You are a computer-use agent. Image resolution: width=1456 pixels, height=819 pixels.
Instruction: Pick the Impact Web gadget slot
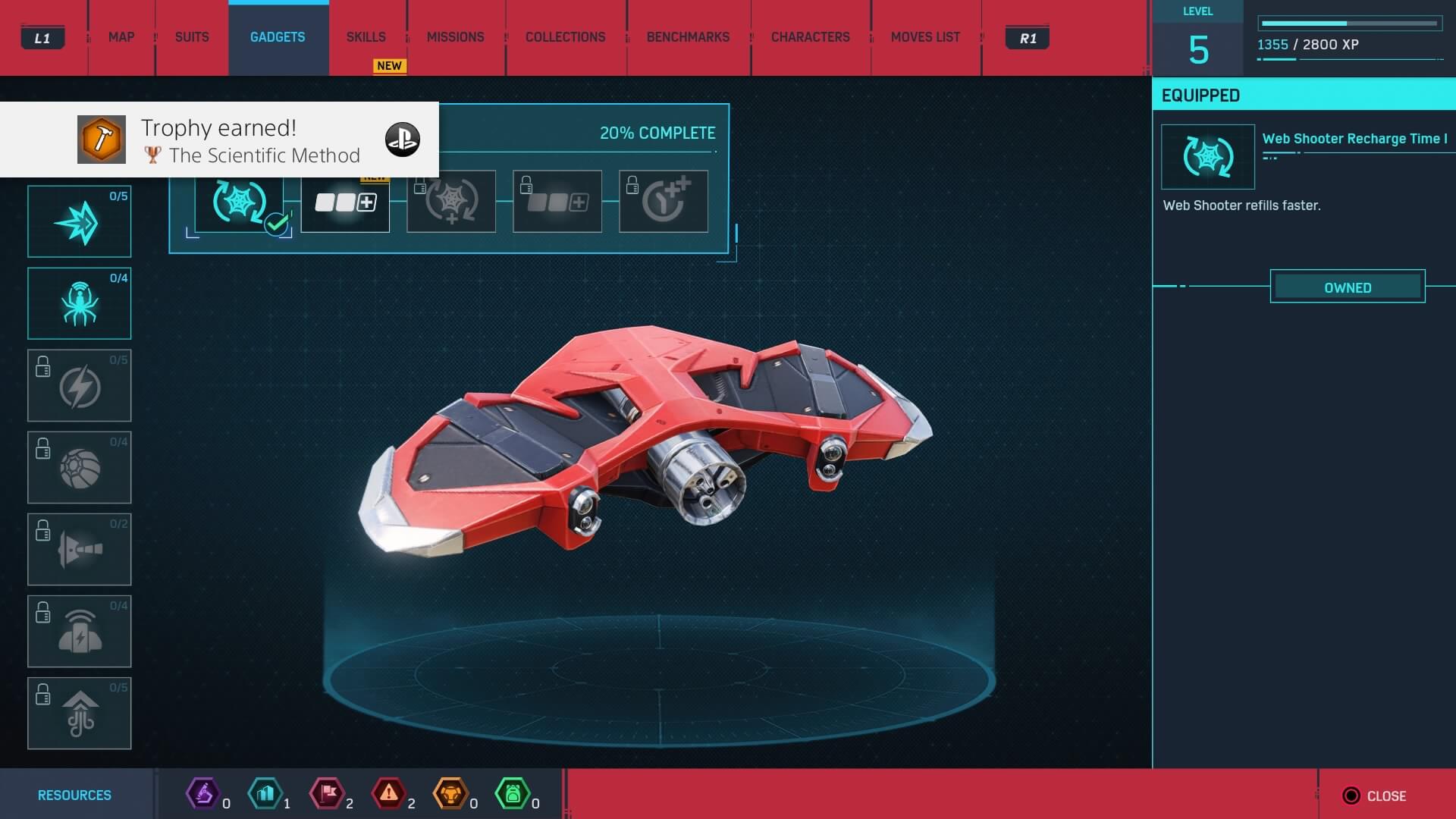80,222
